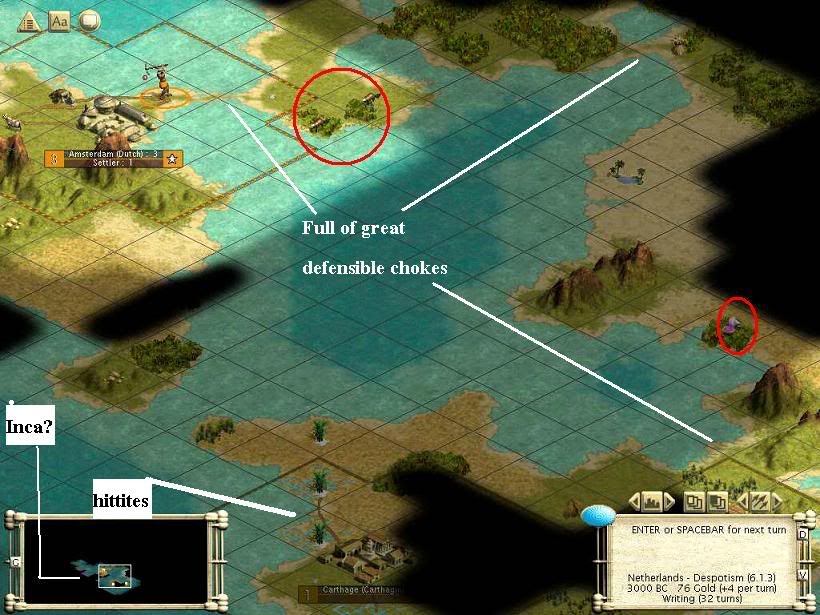Screen dimensions: 820x615
Task: Go to the previous unit arrow
Action: pos(740,500)
